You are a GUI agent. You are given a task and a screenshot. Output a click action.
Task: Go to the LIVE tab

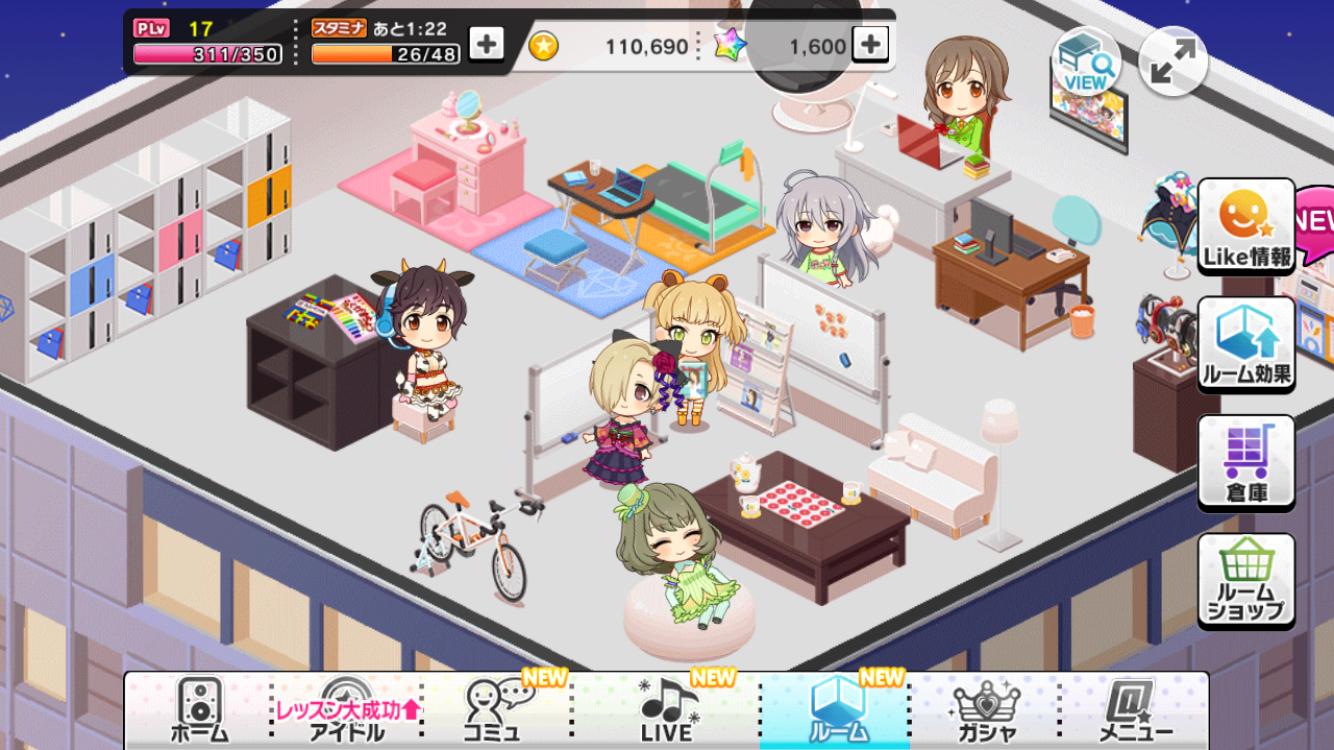point(667,710)
